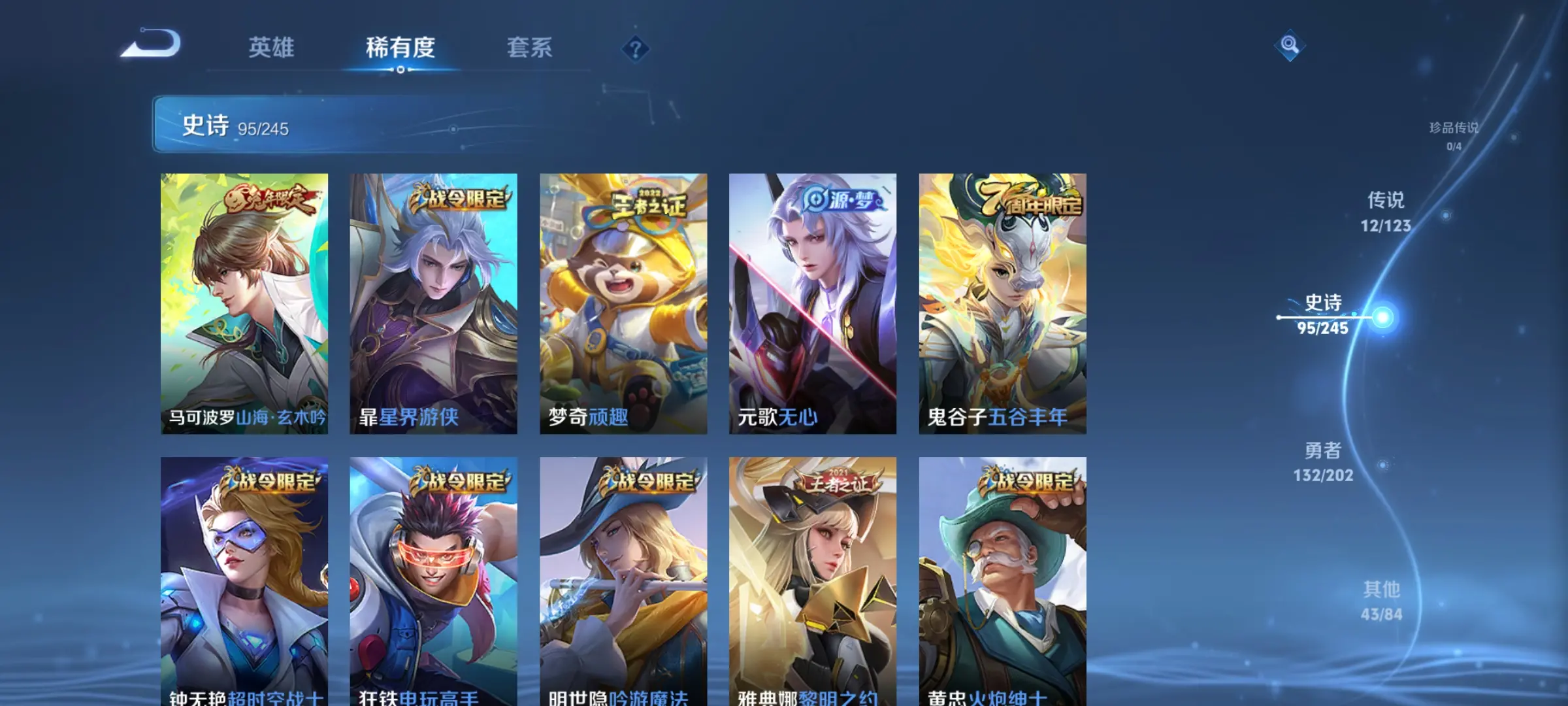Image resolution: width=1568 pixels, height=706 pixels.
Task: Select 狂铁 电玩高手 skin card
Action: (433, 582)
